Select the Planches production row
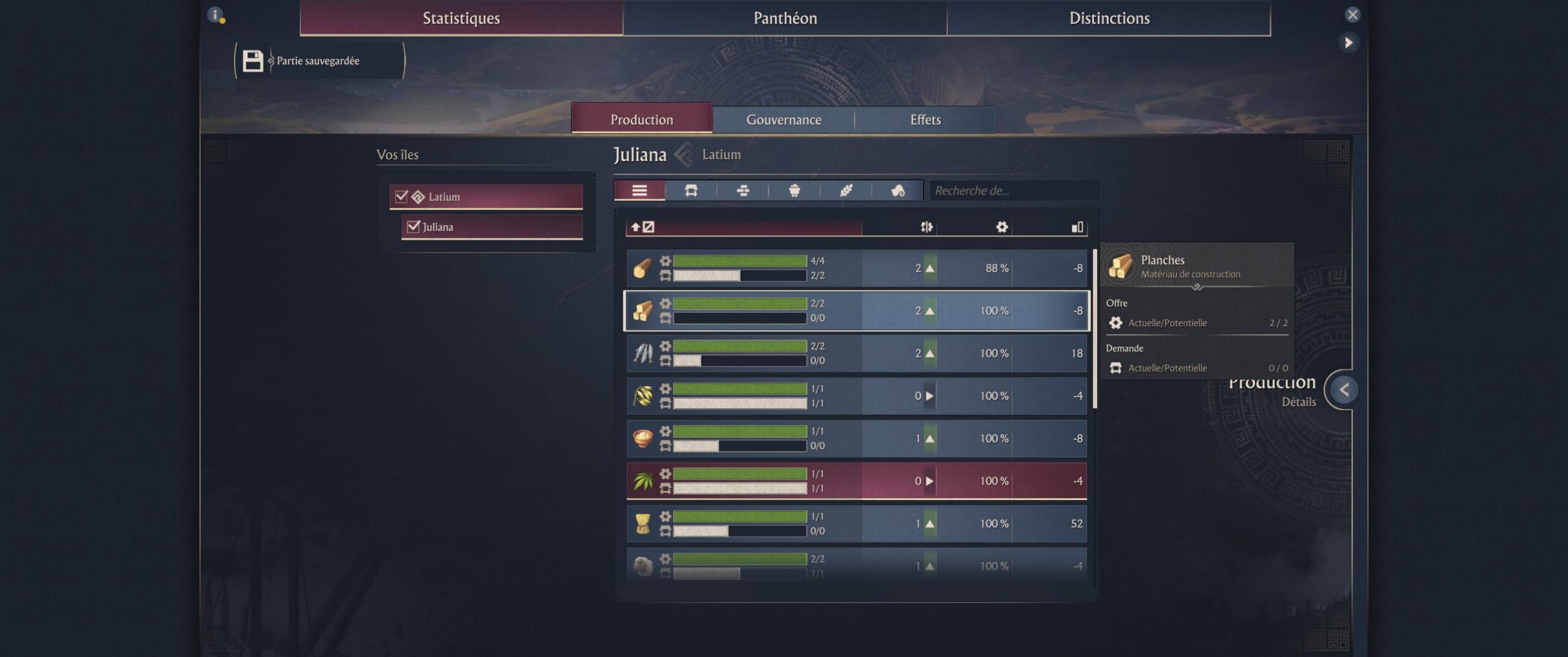This screenshot has height=657, width=1568. pos(856,311)
